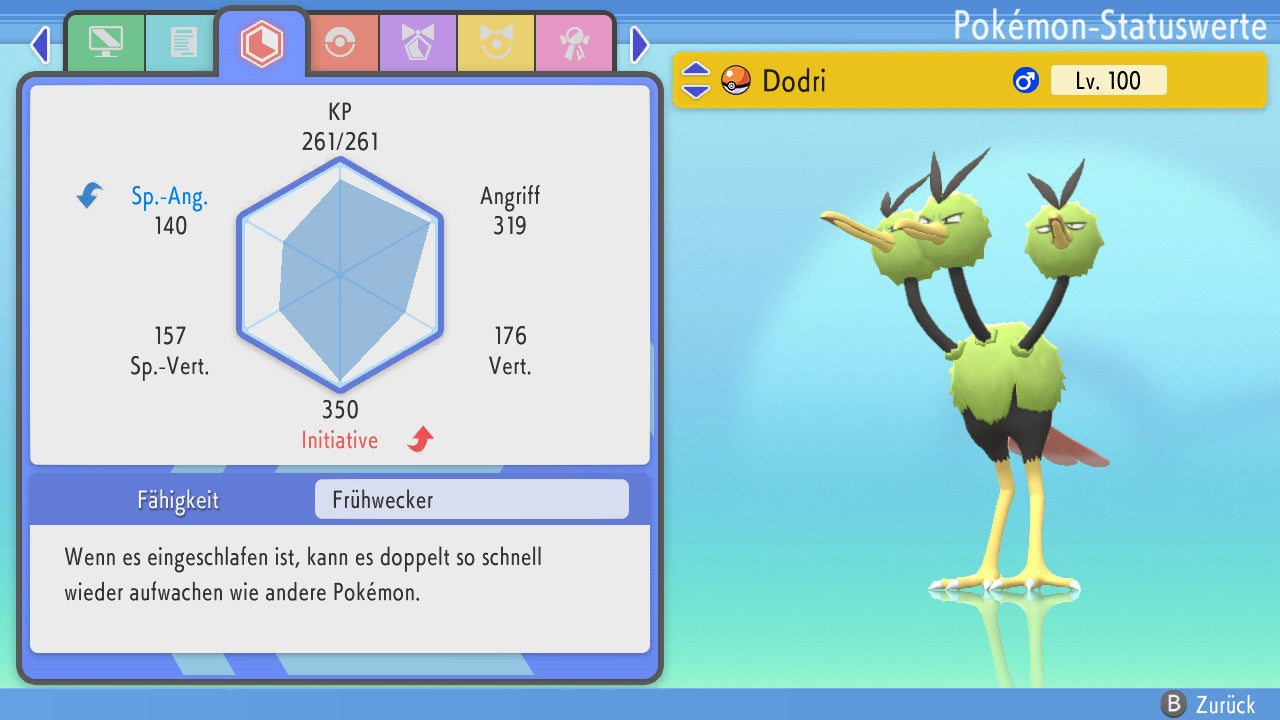Click the right arrow beside the tabs
This screenshot has width=1280, height=720.
[640, 44]
